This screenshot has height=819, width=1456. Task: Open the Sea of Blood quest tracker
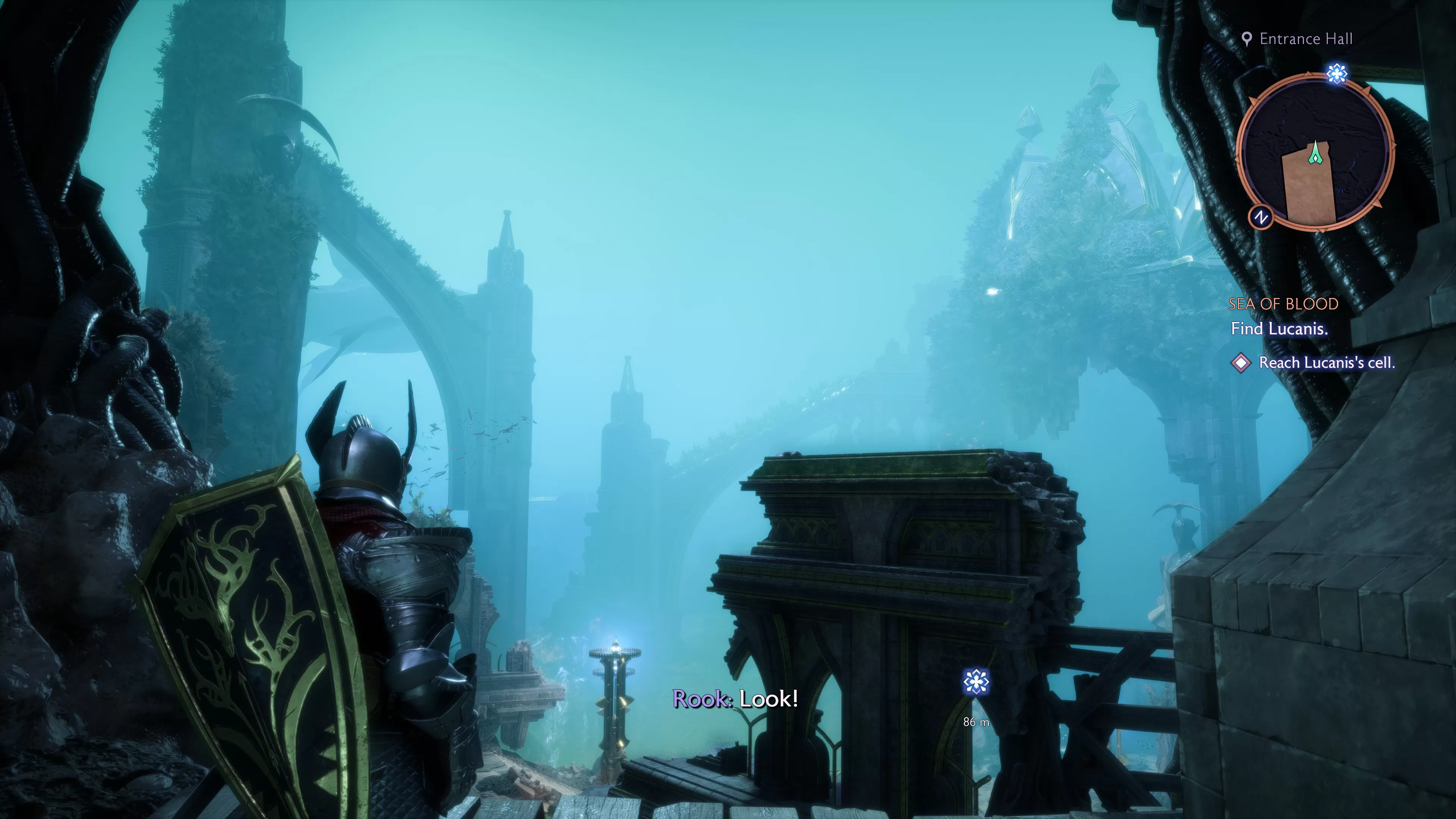tap(1283, 304)
